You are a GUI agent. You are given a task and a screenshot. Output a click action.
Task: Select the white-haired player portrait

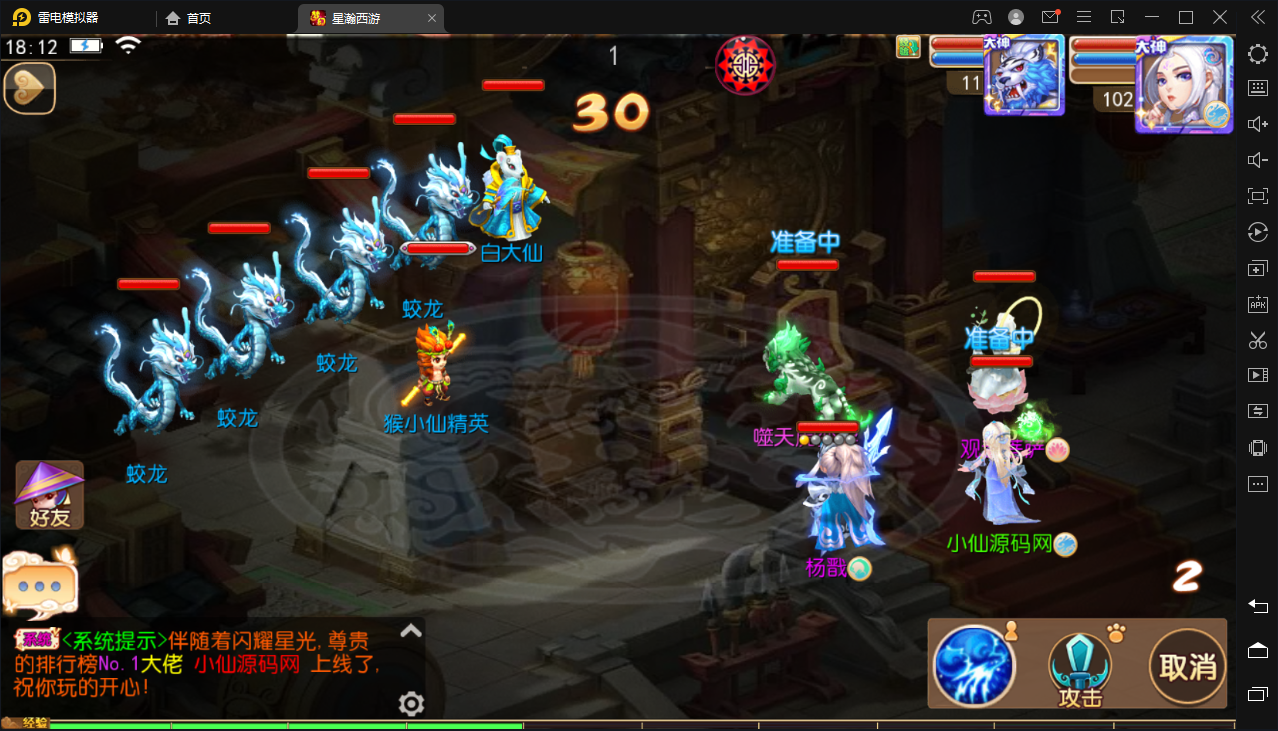[1184, 82]
